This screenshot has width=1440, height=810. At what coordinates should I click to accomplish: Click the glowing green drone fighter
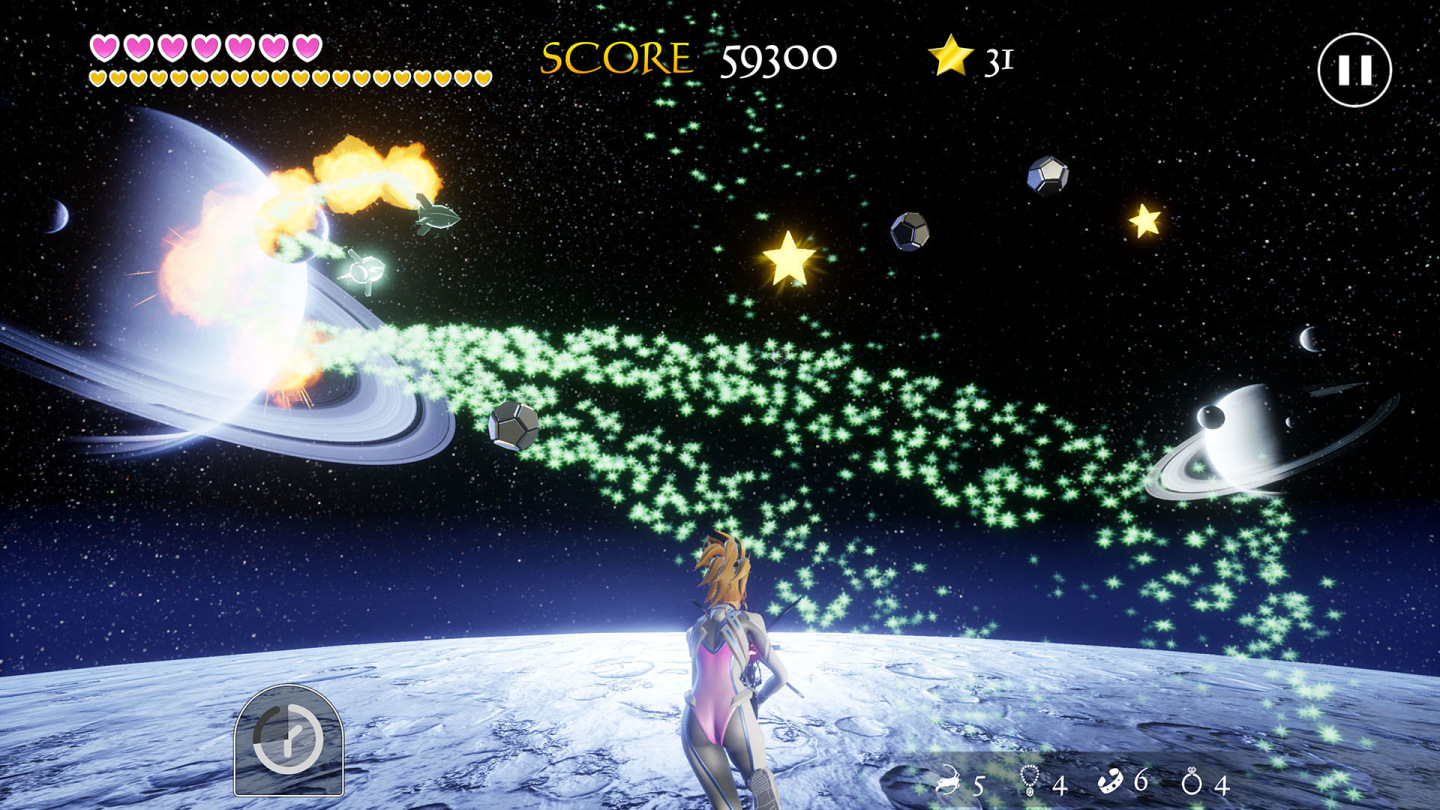click(x=366, y=271)
